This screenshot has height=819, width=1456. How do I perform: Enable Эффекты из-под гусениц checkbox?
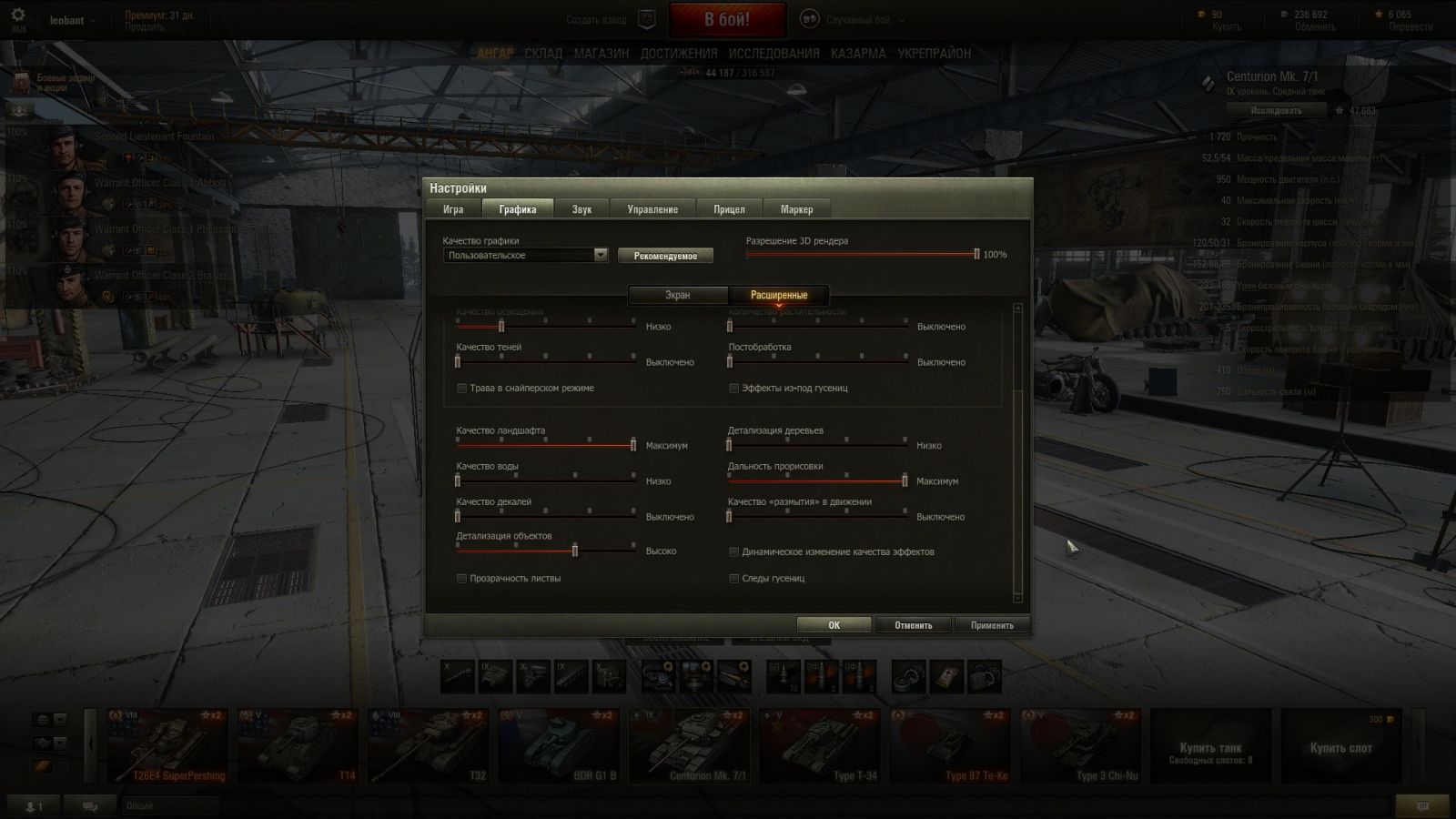tap(734, 389)
